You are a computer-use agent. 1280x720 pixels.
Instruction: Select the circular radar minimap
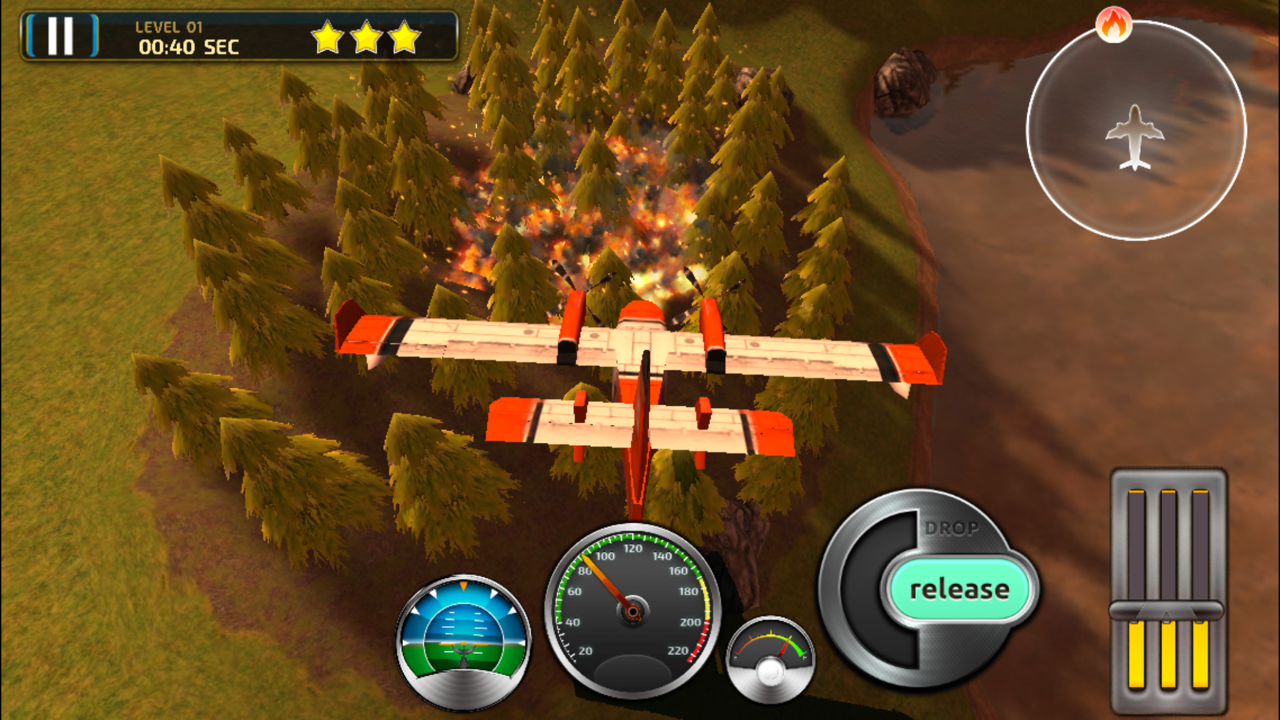pos(1136,131)
